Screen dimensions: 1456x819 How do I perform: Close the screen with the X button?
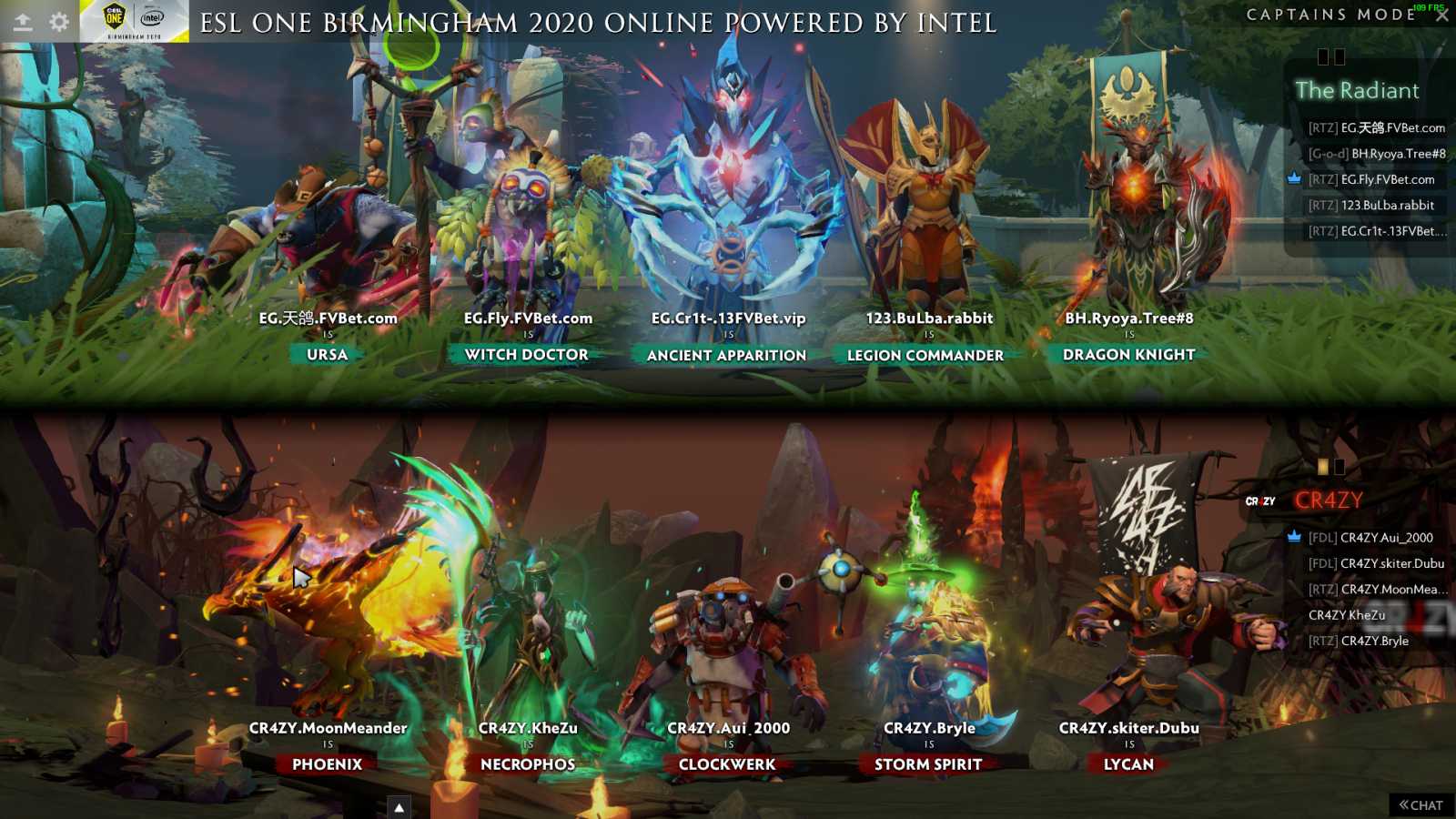coord(1441,15)
